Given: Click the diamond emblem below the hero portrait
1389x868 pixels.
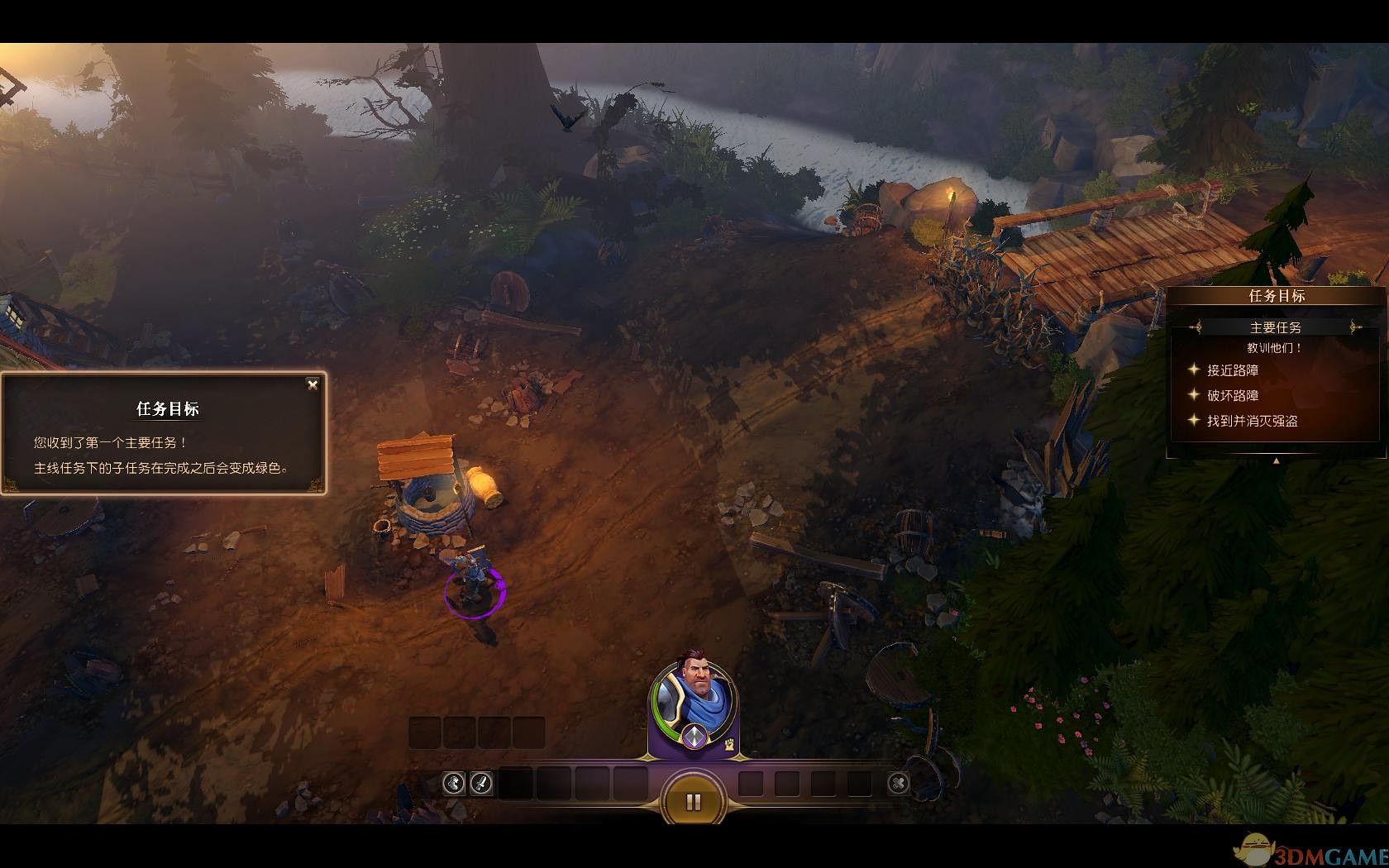Looking at the screenshot, I should [x=694, y=735].
